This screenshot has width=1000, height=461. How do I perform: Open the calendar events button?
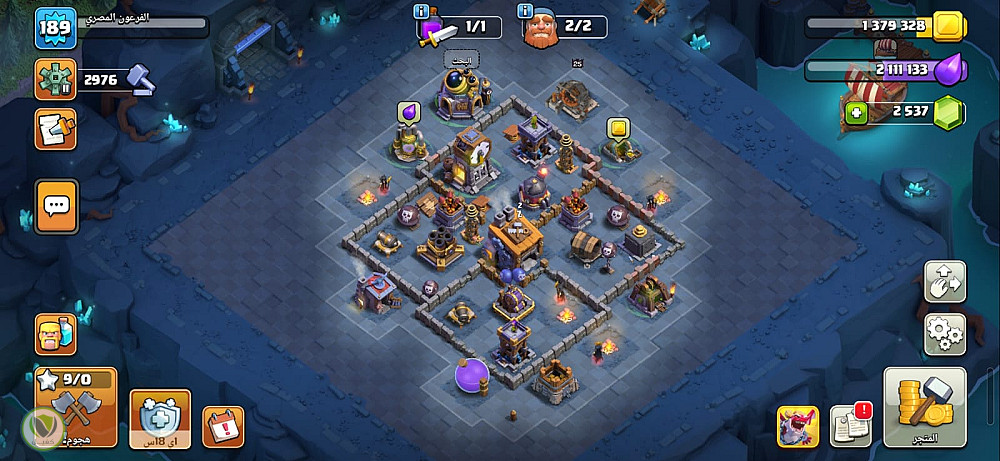(x=223, y=426)
